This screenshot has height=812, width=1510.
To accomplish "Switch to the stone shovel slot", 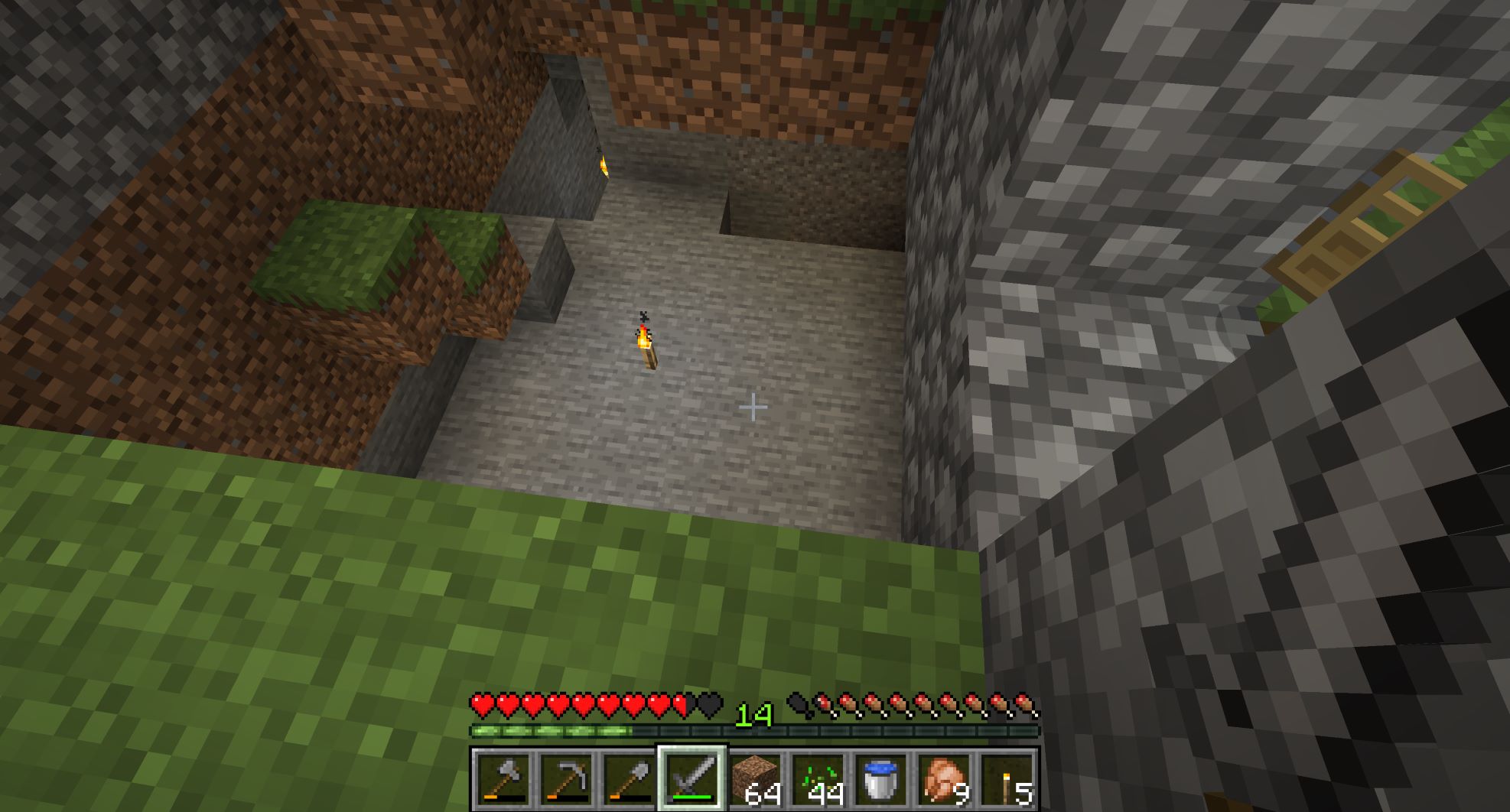I will coord(629,779).
